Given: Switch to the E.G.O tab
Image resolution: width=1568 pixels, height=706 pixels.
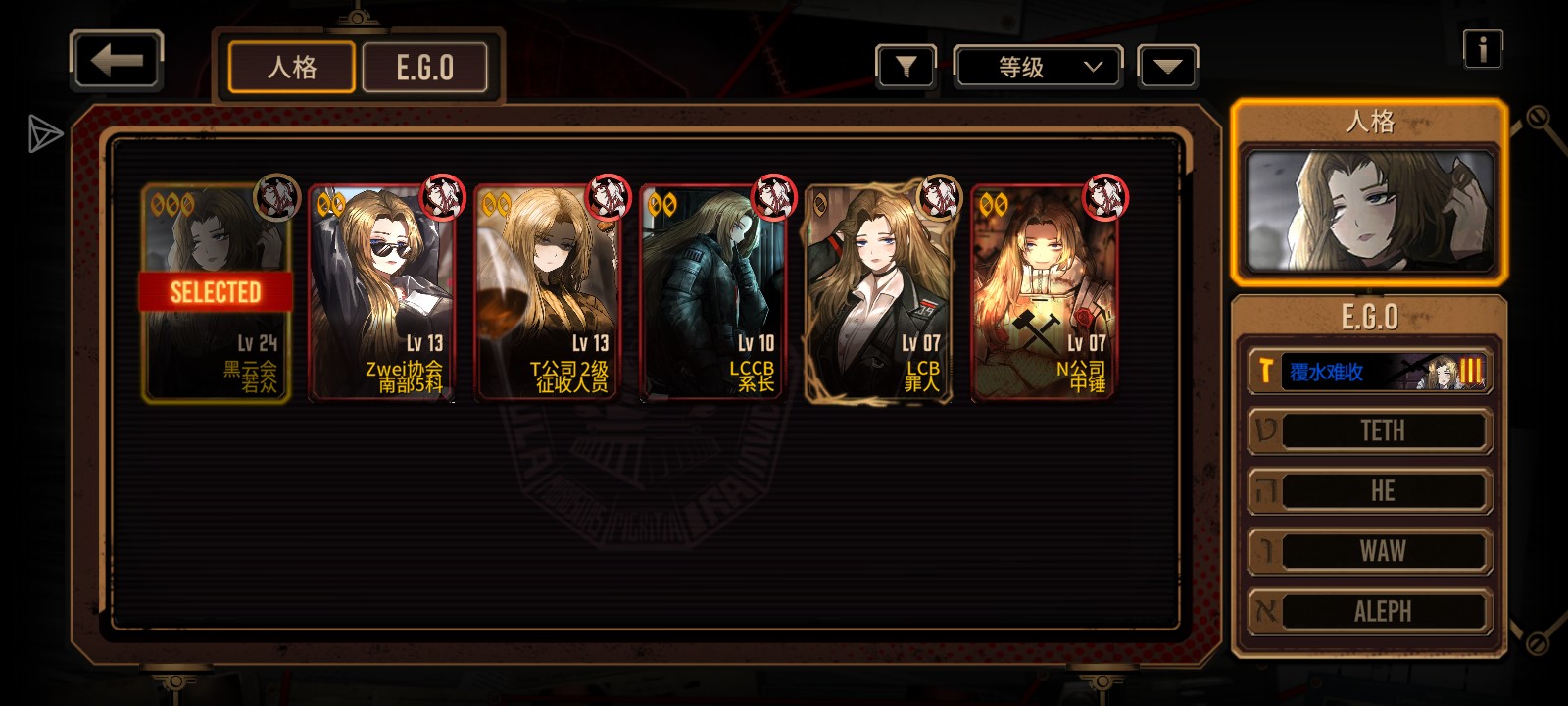Looking at the screenshot, I should (x=424, y=68).
